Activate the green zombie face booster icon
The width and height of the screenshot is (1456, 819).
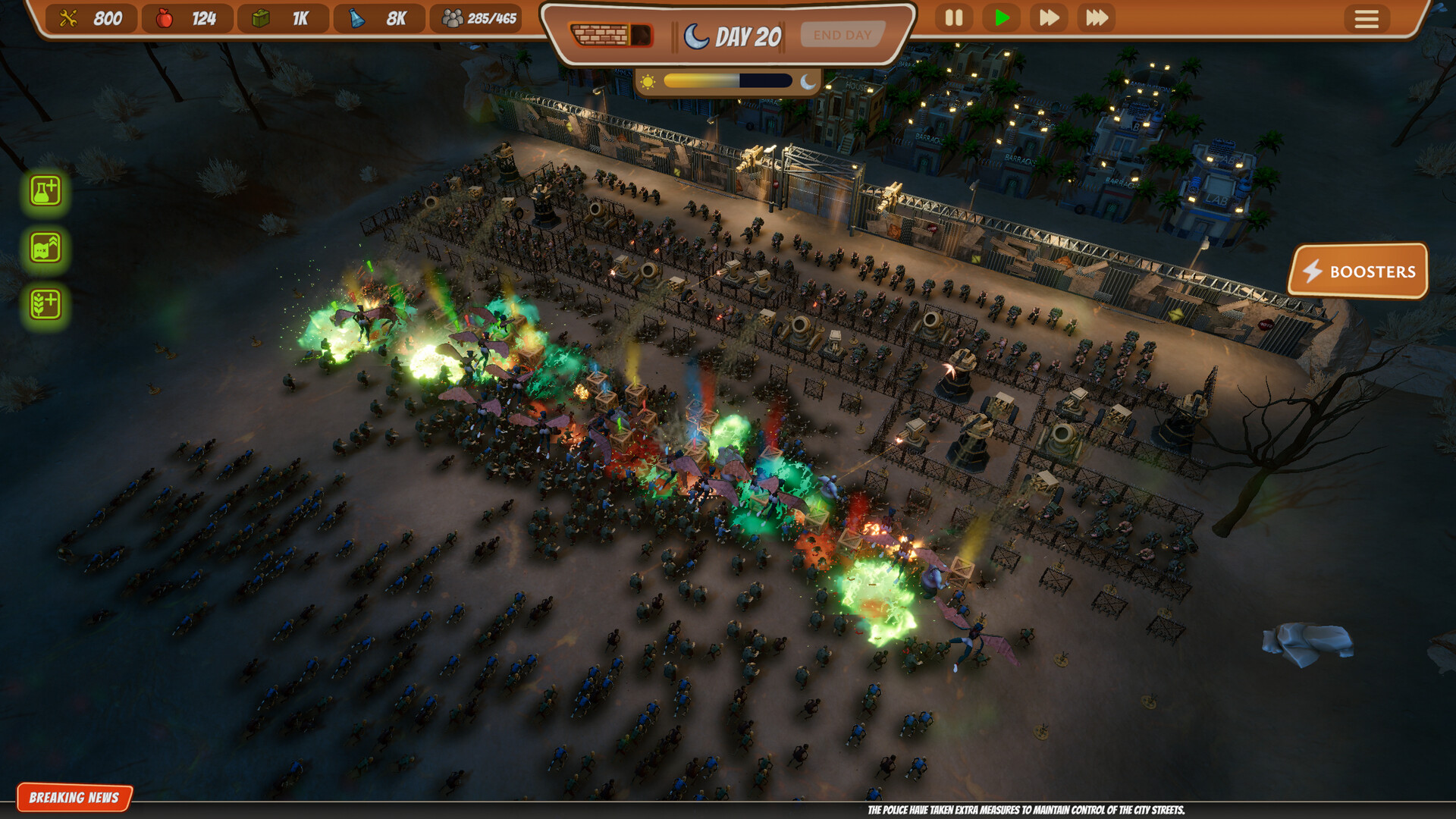(45, 248)
